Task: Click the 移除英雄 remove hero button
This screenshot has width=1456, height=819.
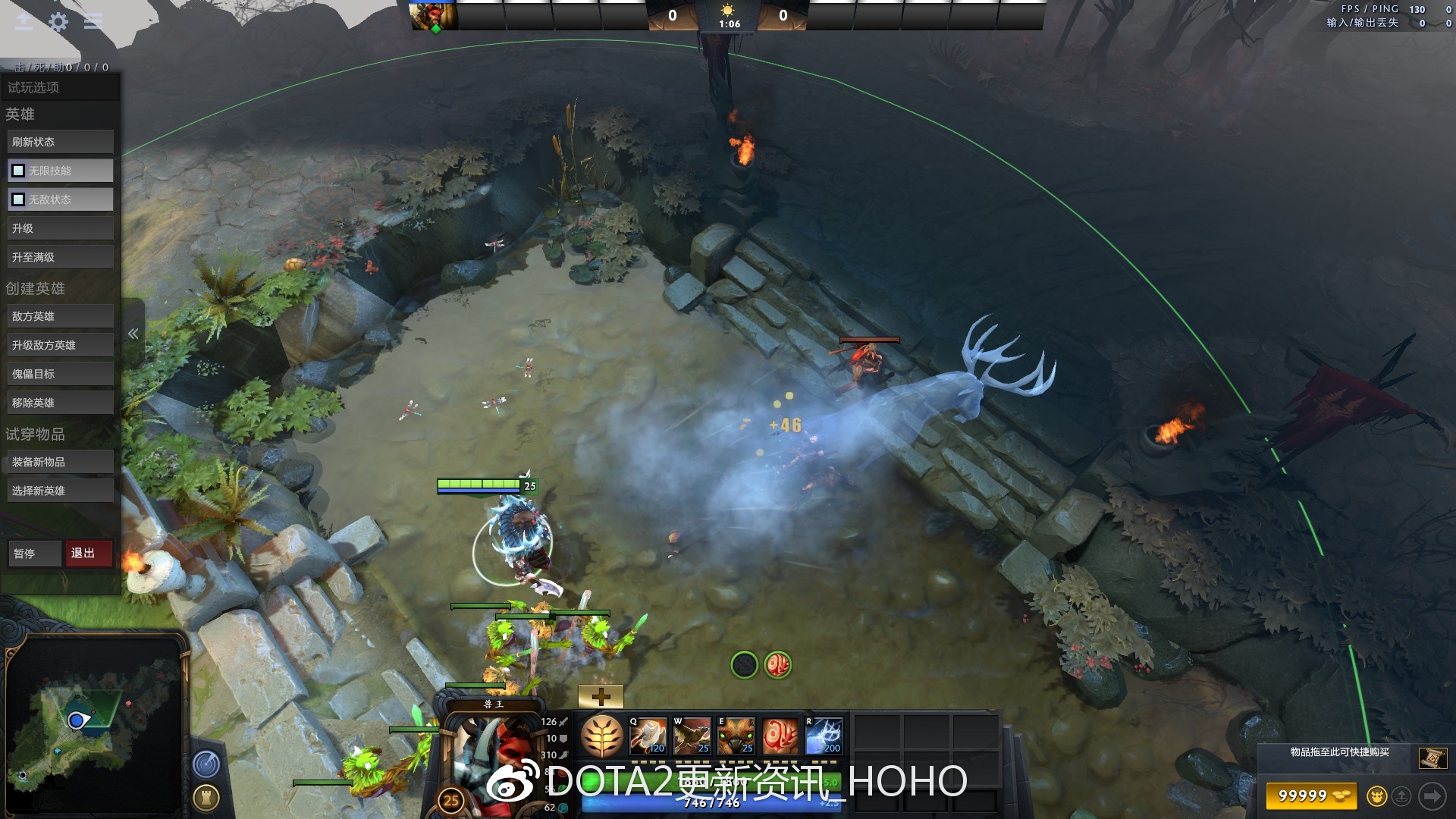Action: (x=61, y=403)
